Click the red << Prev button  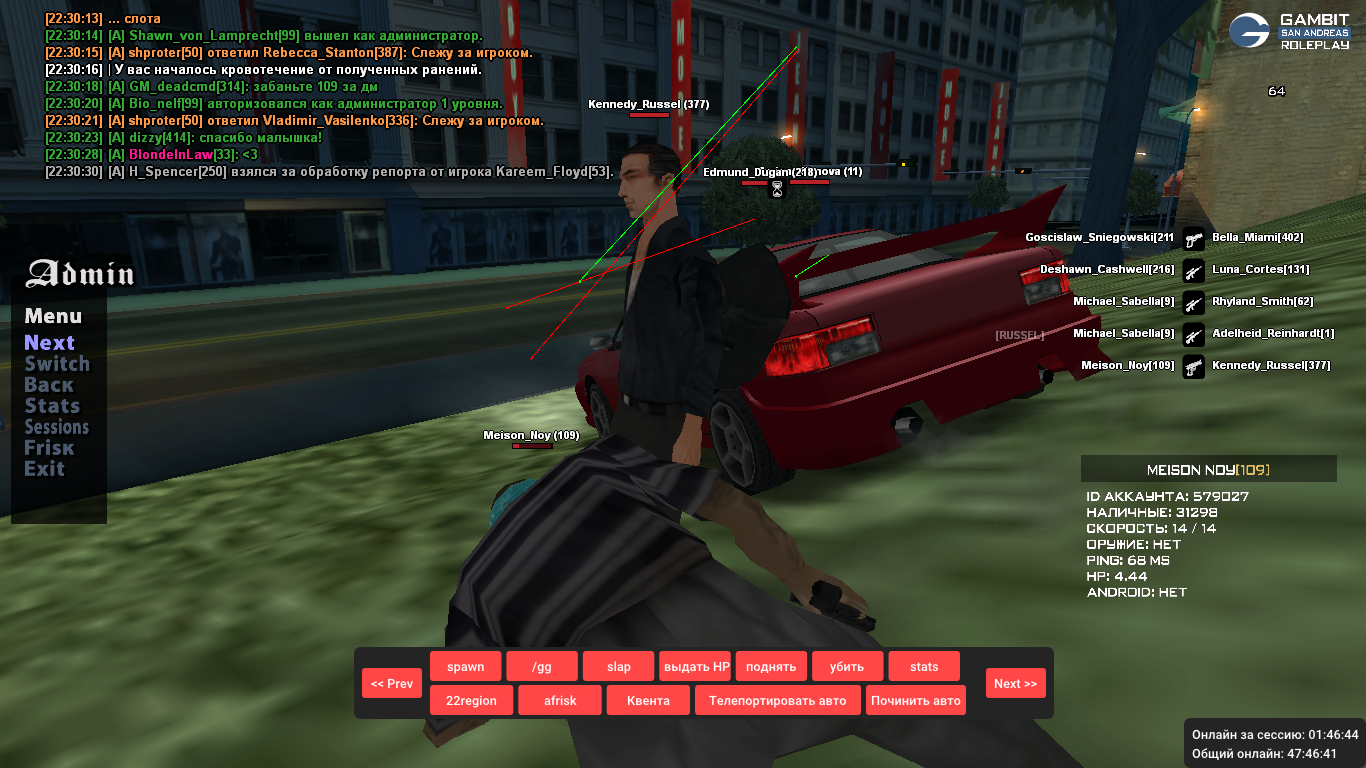392,684
